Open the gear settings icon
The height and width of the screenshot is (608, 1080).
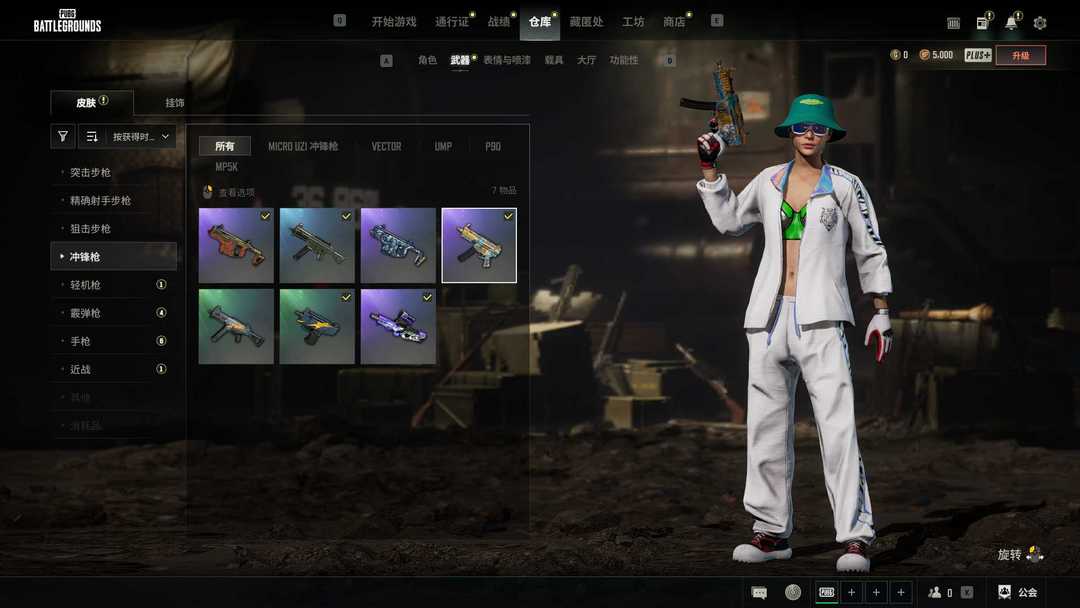[x=1040, y=22]
